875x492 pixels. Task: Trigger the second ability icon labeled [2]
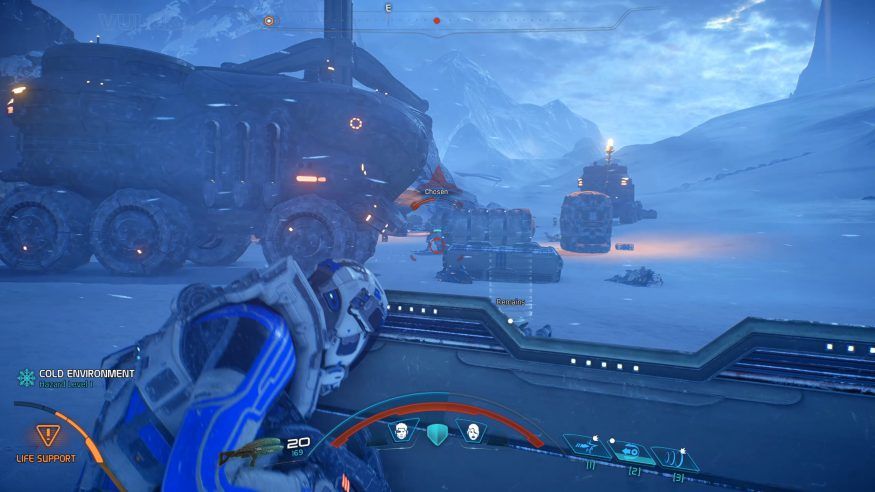[625, 449]
